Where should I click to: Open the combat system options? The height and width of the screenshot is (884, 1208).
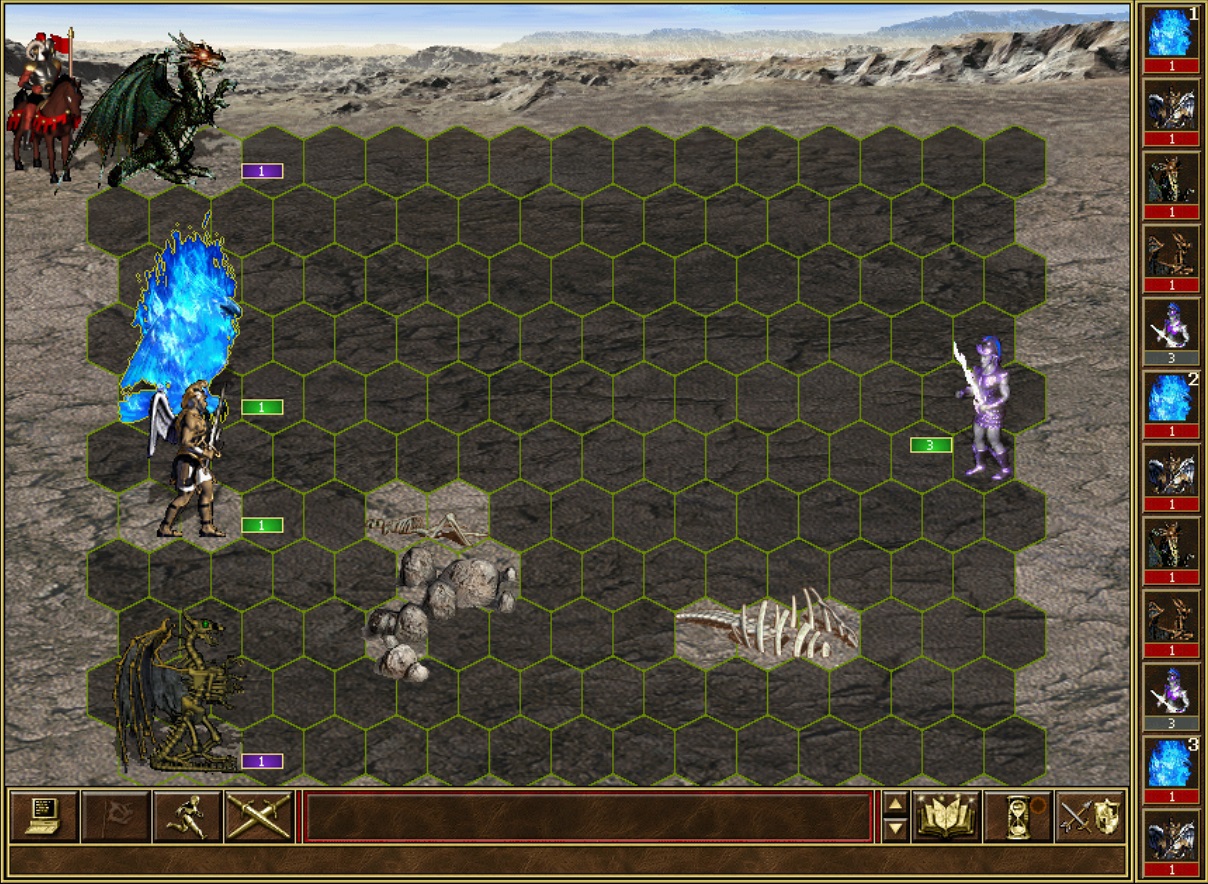pos(44,816)
